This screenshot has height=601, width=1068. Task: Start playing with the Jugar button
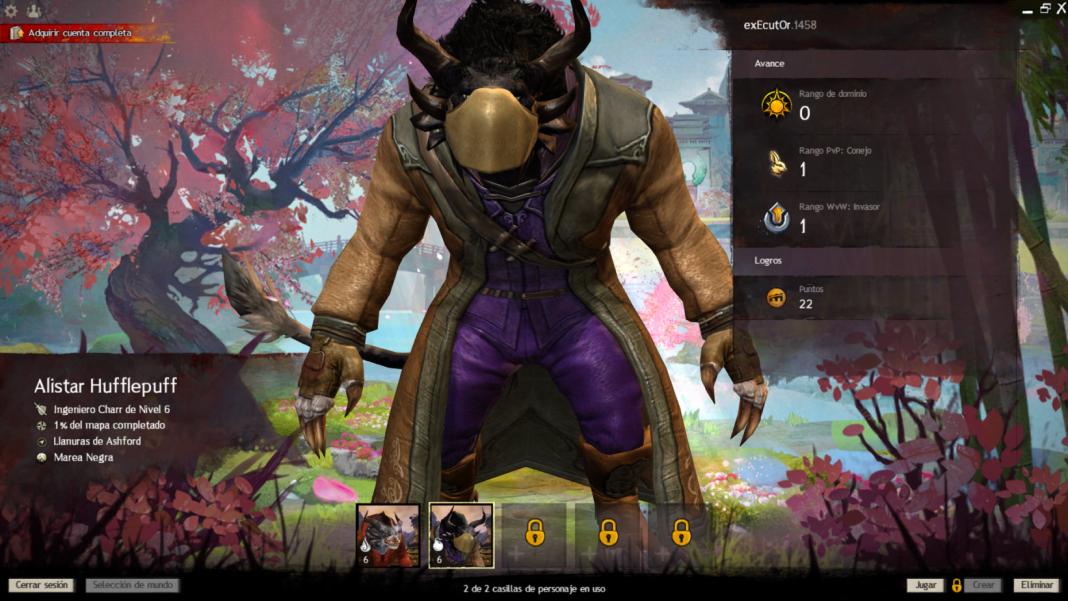coord(925,585)
